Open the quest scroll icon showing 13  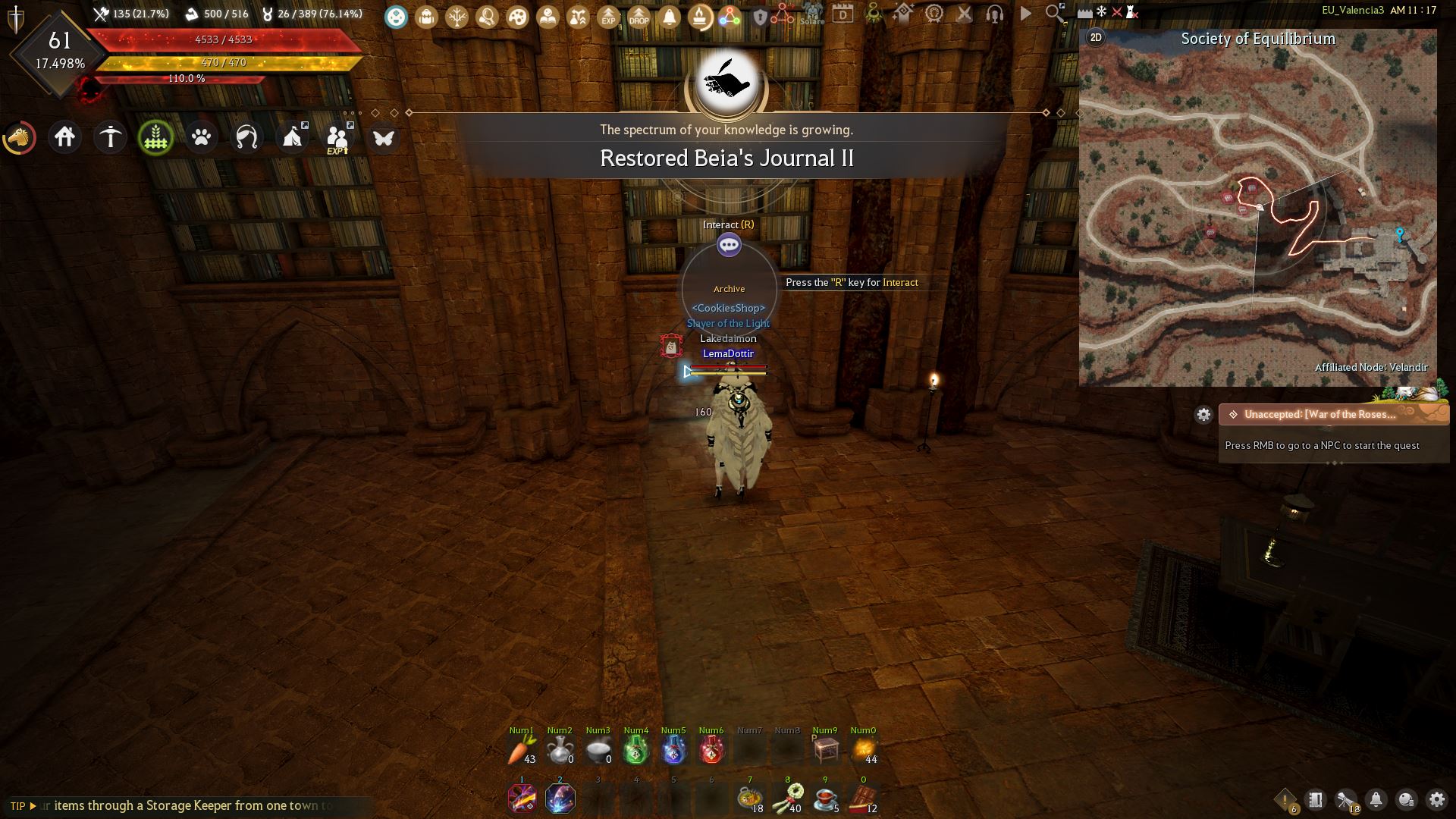[x=1345, y=799]
